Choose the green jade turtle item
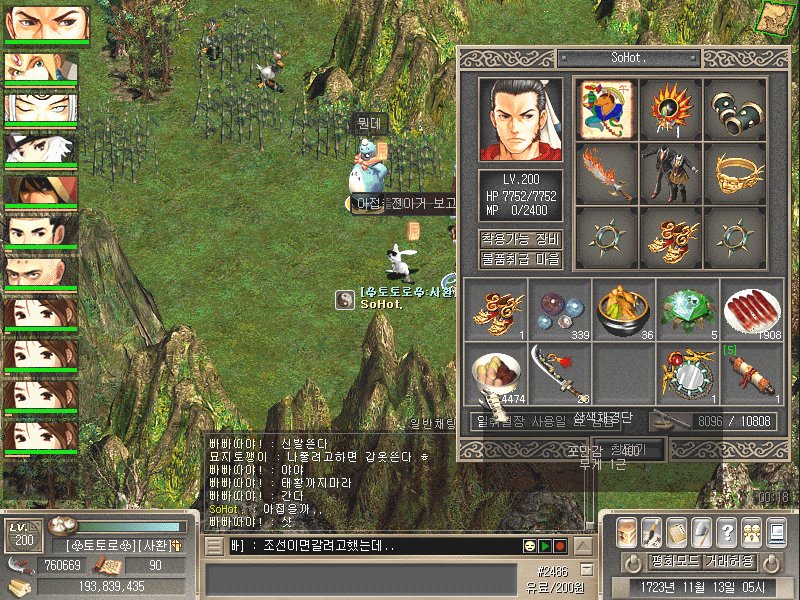800x600 pixels. coord(687,309)
